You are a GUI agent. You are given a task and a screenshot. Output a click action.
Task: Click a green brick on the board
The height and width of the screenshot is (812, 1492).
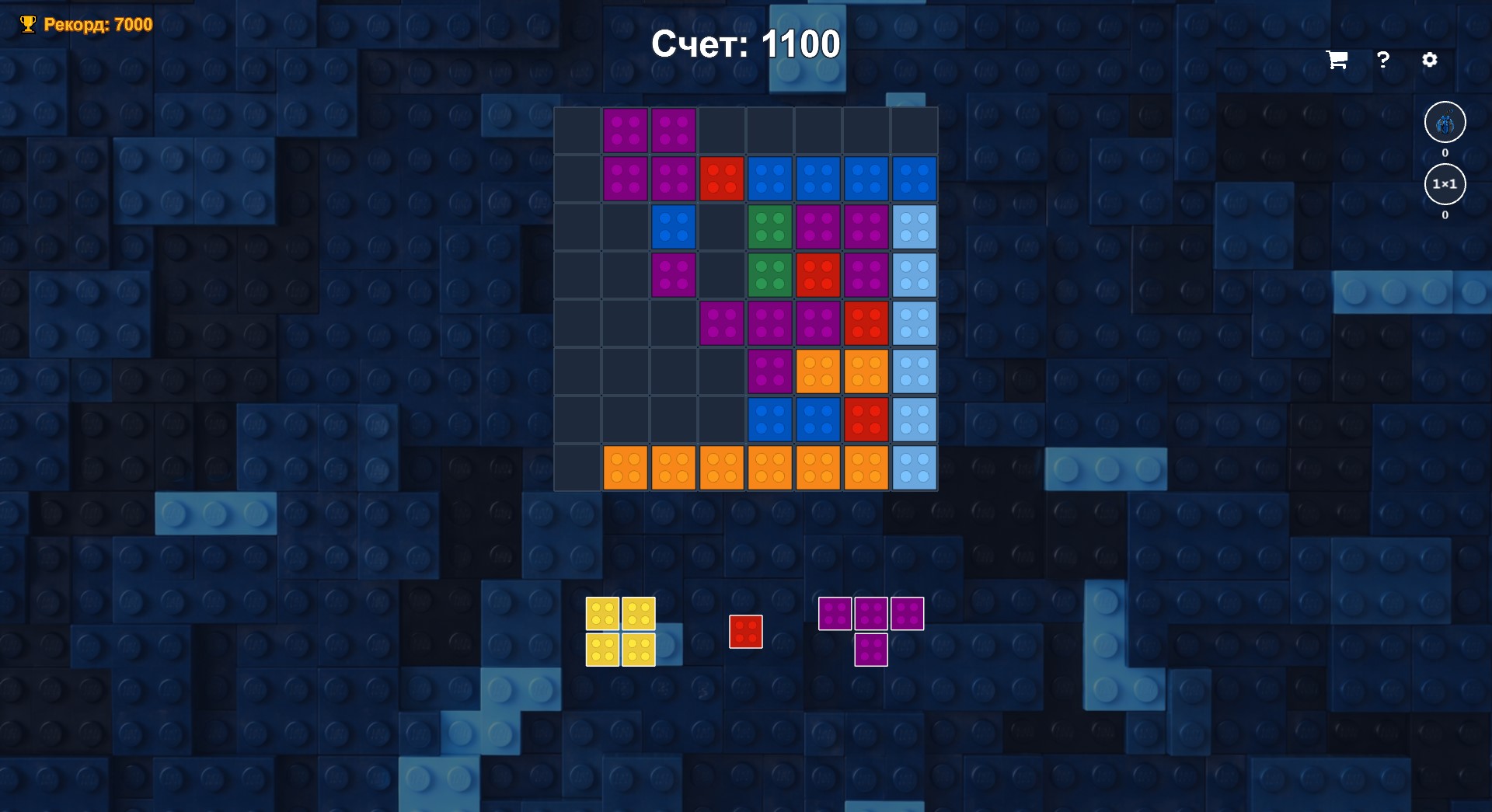click(x=769, y=227)
